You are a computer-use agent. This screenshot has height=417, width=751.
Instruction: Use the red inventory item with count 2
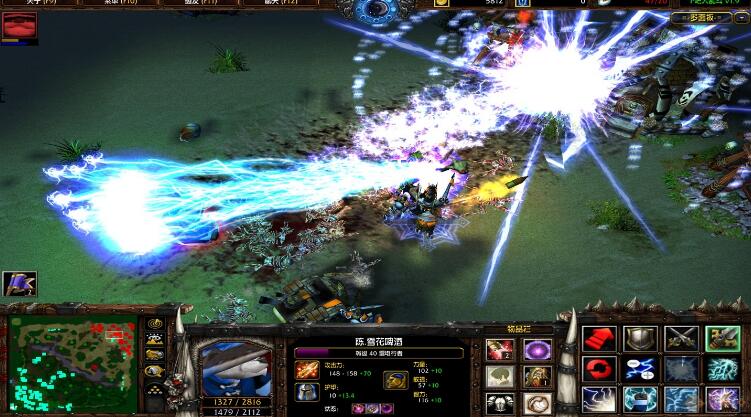[x=500, y=350]
